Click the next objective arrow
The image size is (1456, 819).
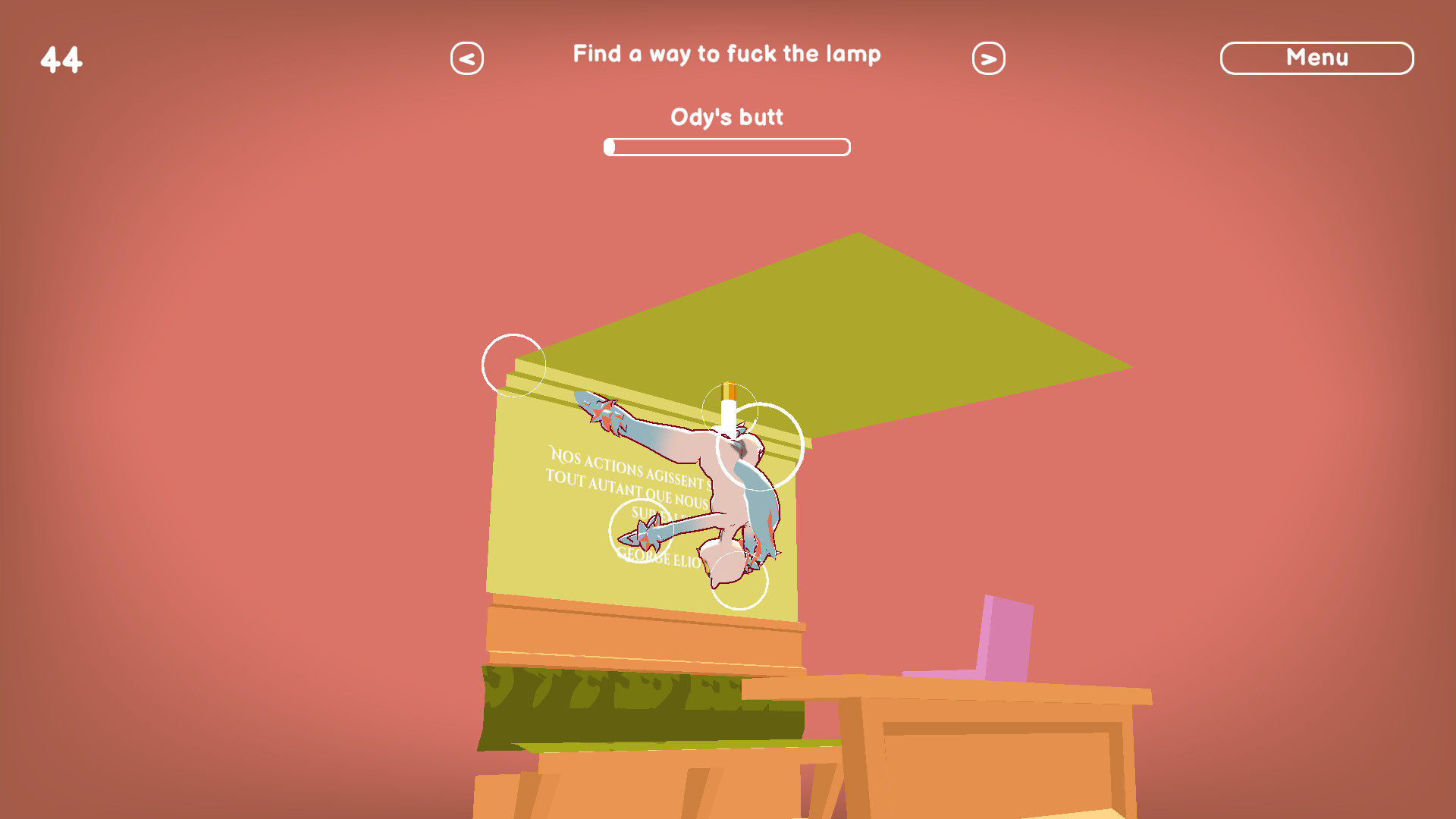pos(989,57)
